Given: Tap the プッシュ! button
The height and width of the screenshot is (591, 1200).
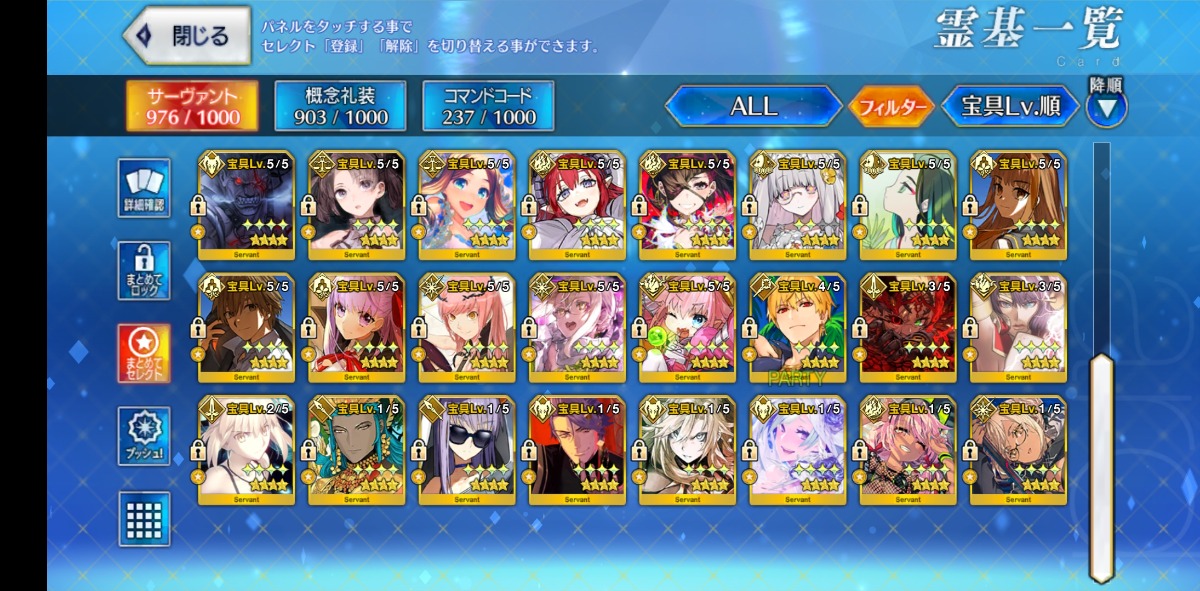Looking at the screenshot, I should (144, 436).
